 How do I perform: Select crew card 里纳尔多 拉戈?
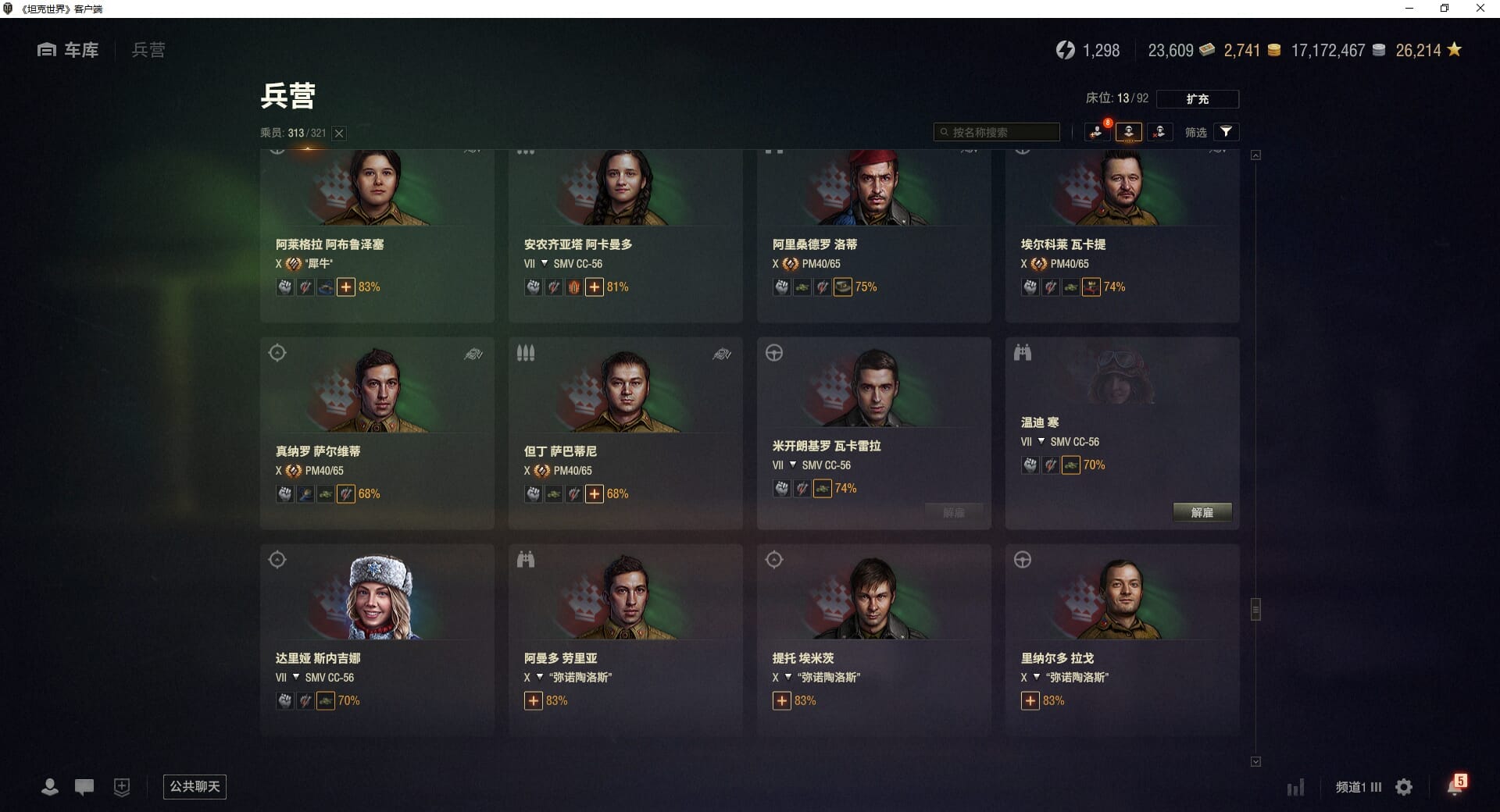click(x=1122, y=640)
